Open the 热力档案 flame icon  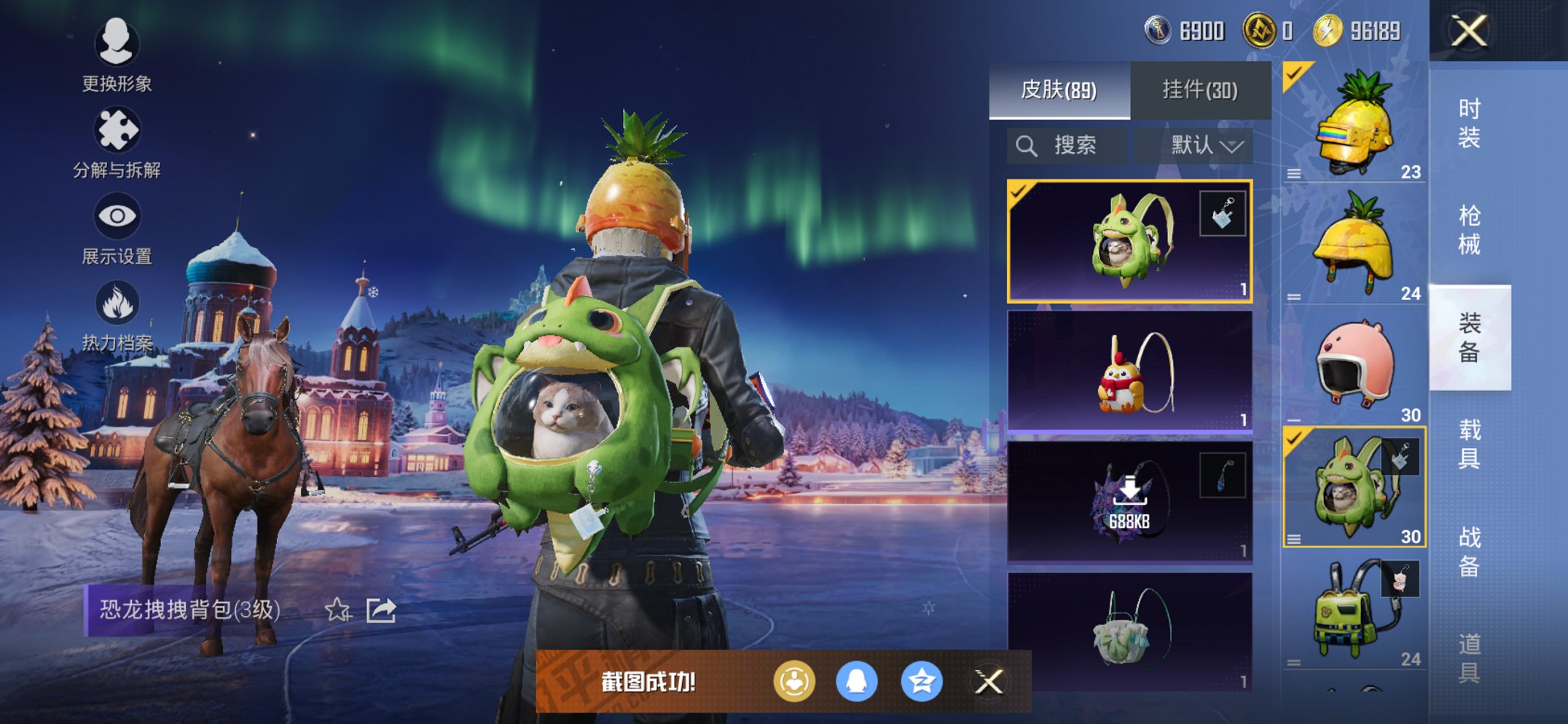(x=117, y=315)
